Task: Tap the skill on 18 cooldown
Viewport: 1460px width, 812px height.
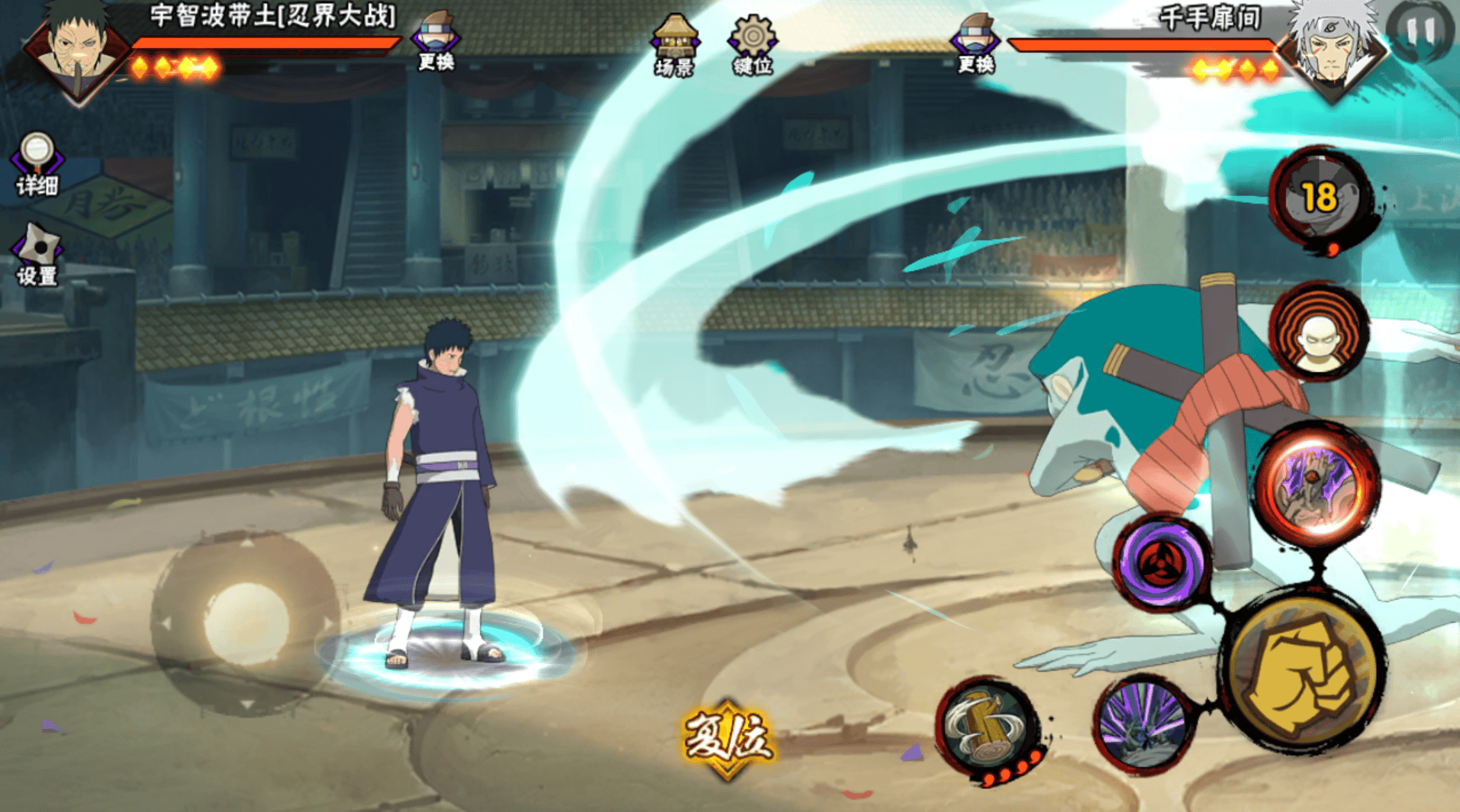Action: pyautogui.click(x=1320, y=197)
